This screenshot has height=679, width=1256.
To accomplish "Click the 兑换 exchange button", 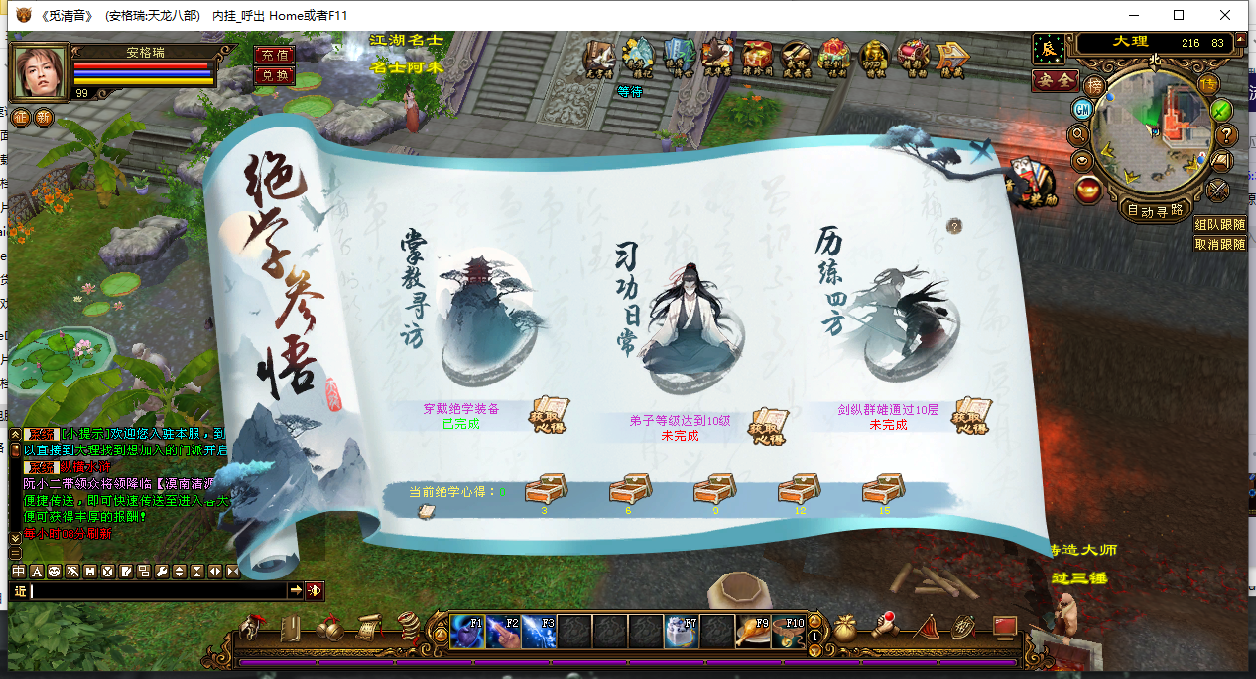I will click(x=274, y=75).
